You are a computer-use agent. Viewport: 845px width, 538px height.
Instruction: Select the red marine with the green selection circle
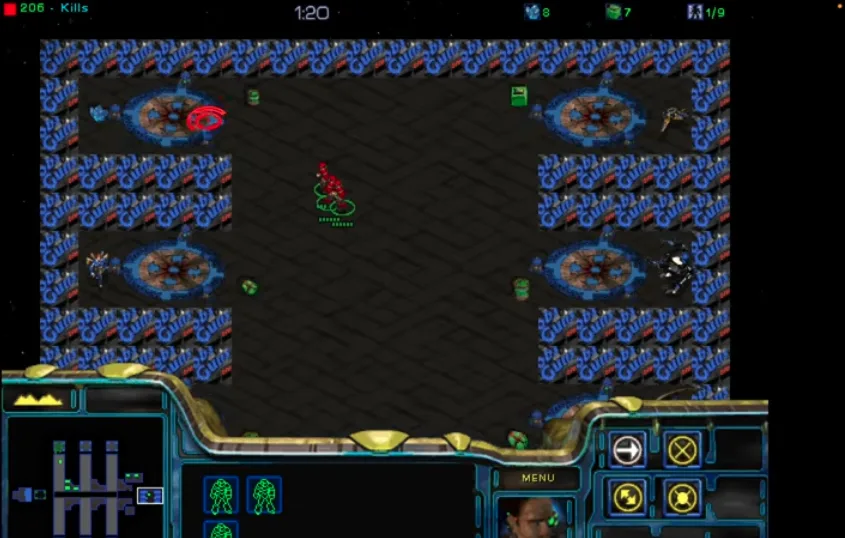point(332,188)
